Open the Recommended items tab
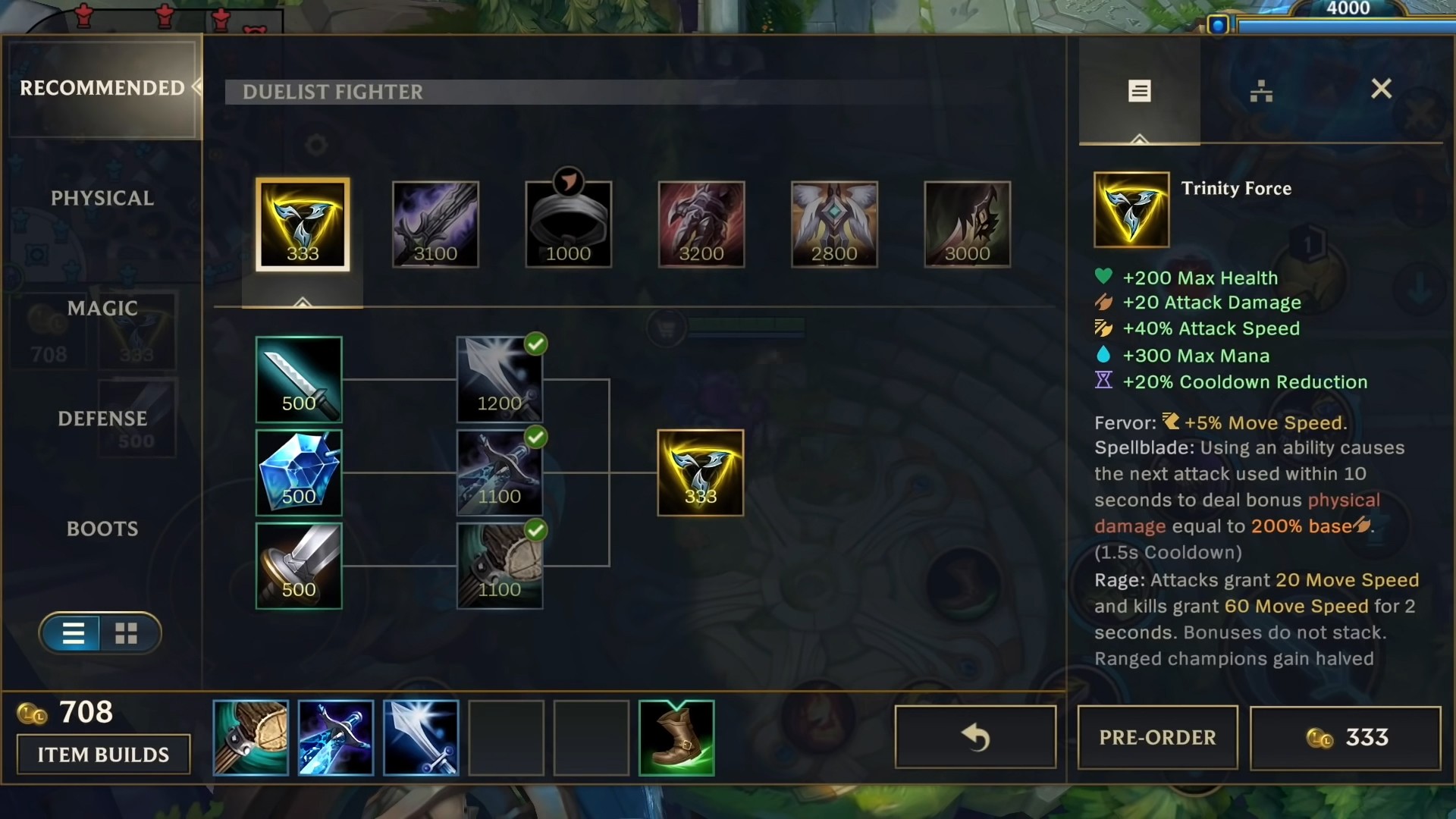 [x=102, y=88]
